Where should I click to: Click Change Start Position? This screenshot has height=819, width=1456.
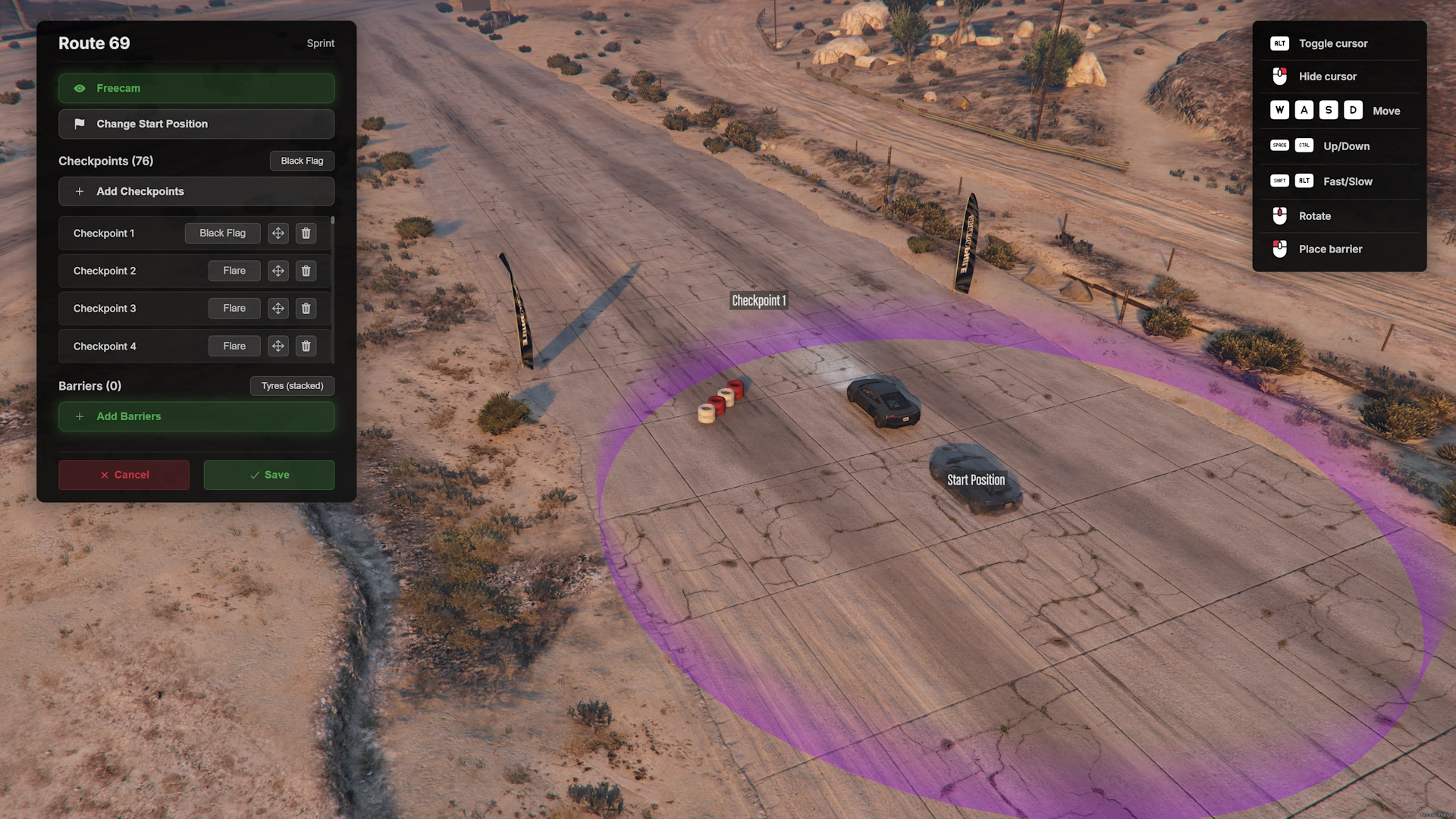(x=196, y=124)
